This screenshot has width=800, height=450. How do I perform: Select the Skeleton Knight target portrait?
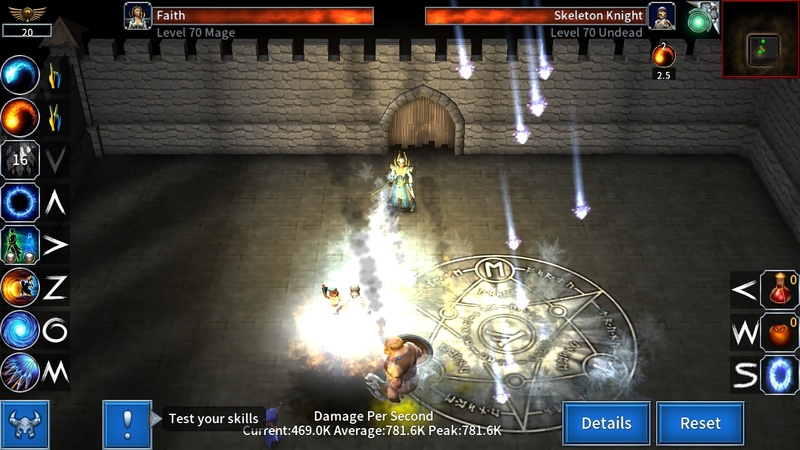click(x=661, y=16)
